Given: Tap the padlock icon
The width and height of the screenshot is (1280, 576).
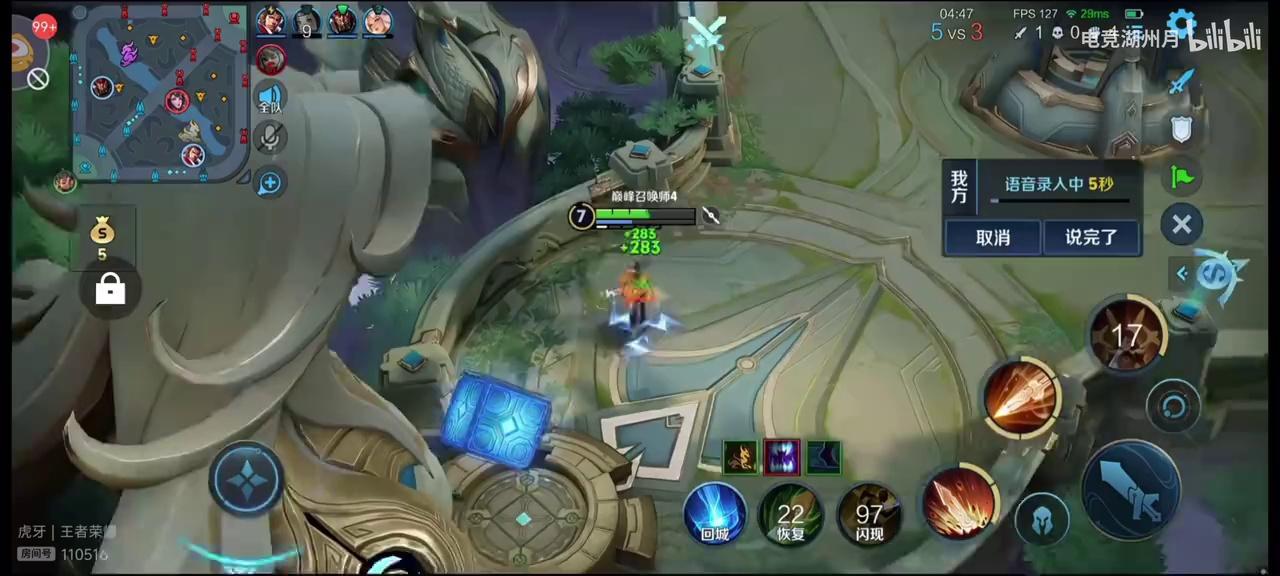Looking at the screenshot, I should coord(110,290).
